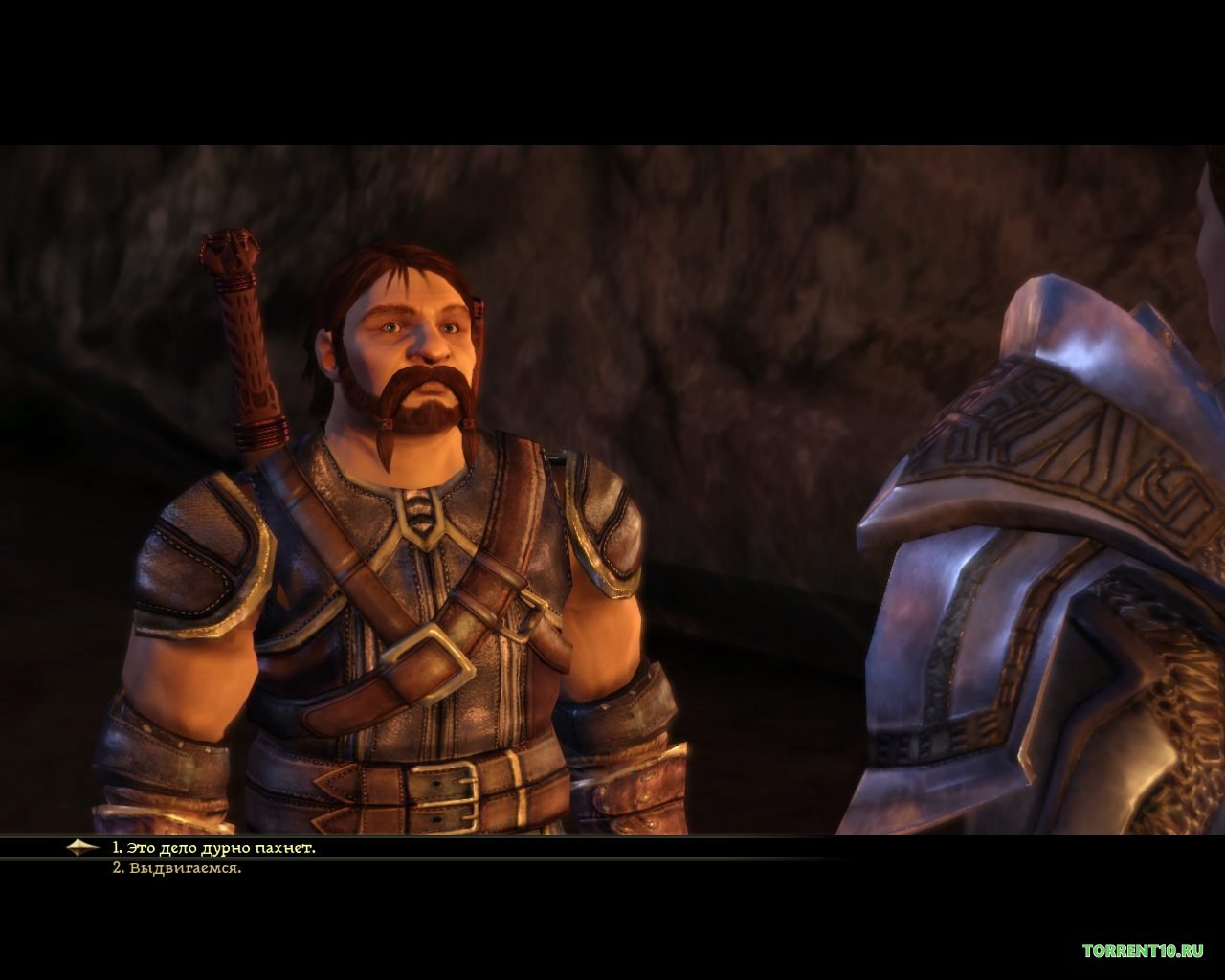Select dialogue option "Выдвигаемся."
Image resolution: width=1225 pixels, height=980 pixels.
pos(177,869)
